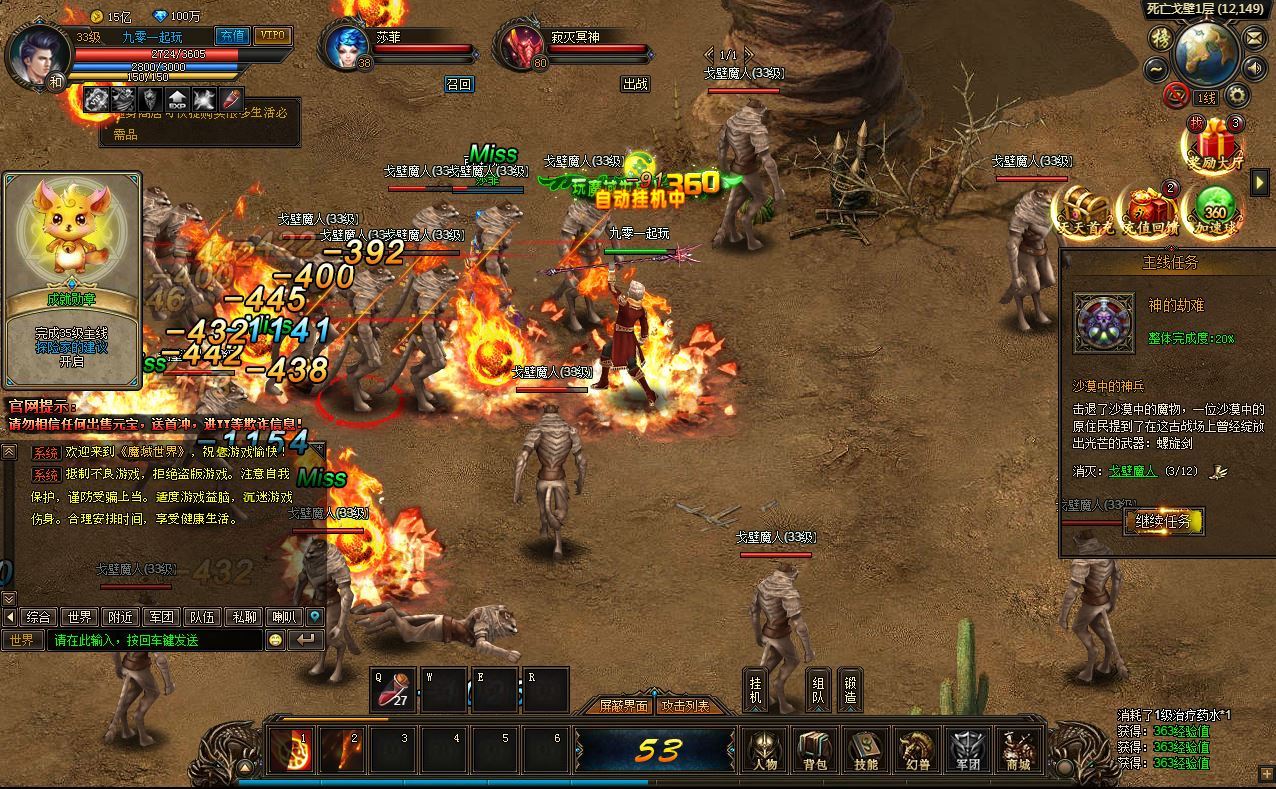The image size is (1276, 789).
Task: Click the 充值 recharge button
Action: coord(232,36)
